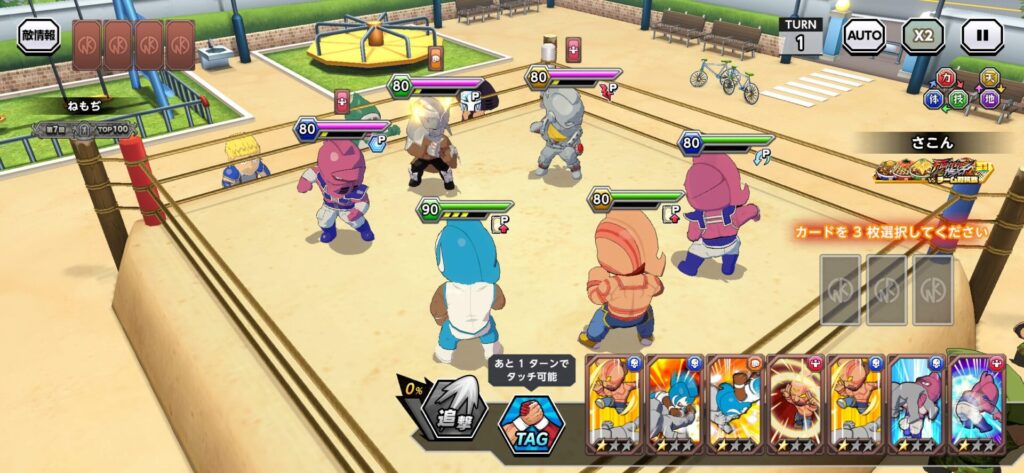Pause the match

click(x=982, y=36)
